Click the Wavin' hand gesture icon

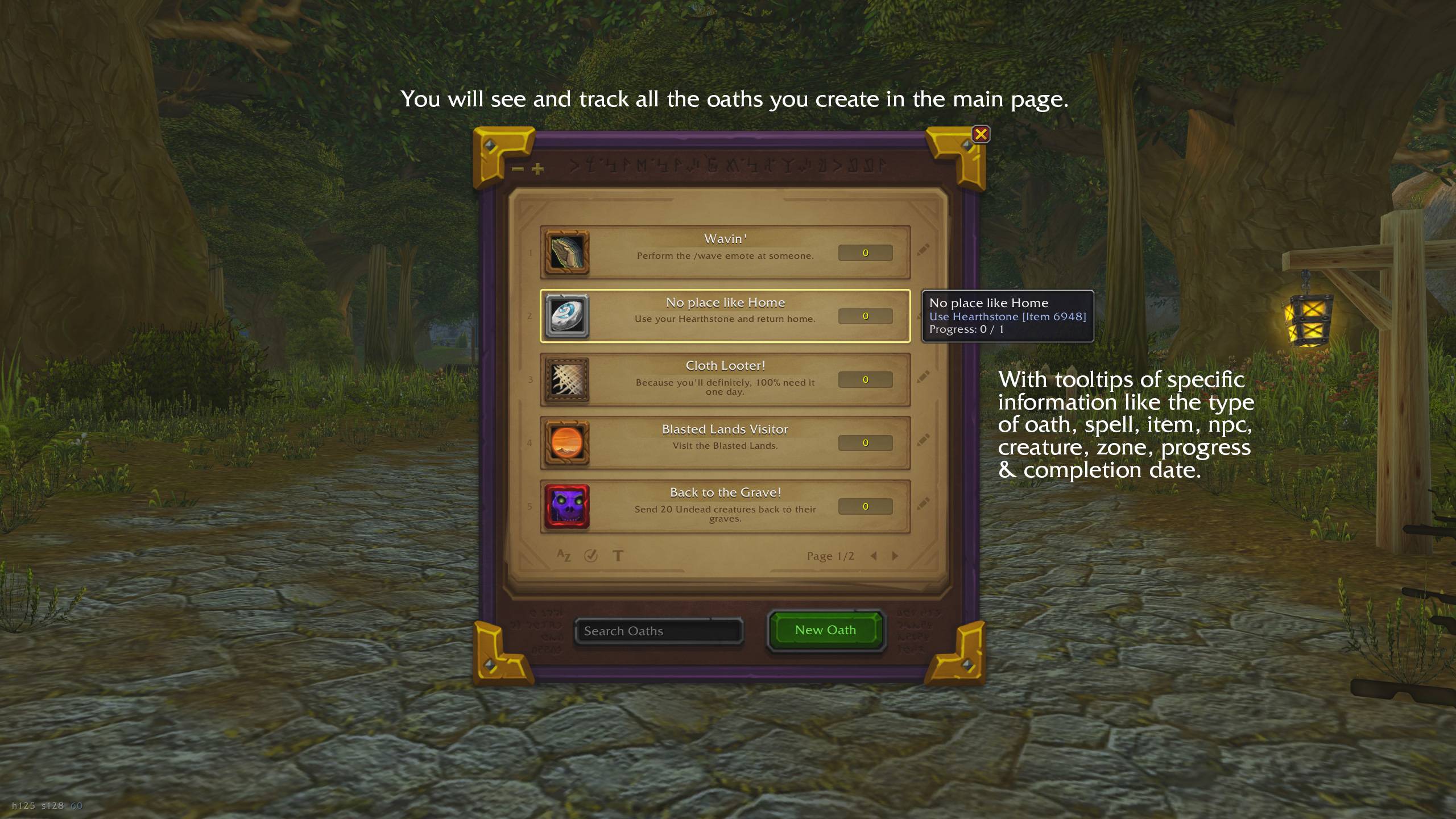click(566, 253)
